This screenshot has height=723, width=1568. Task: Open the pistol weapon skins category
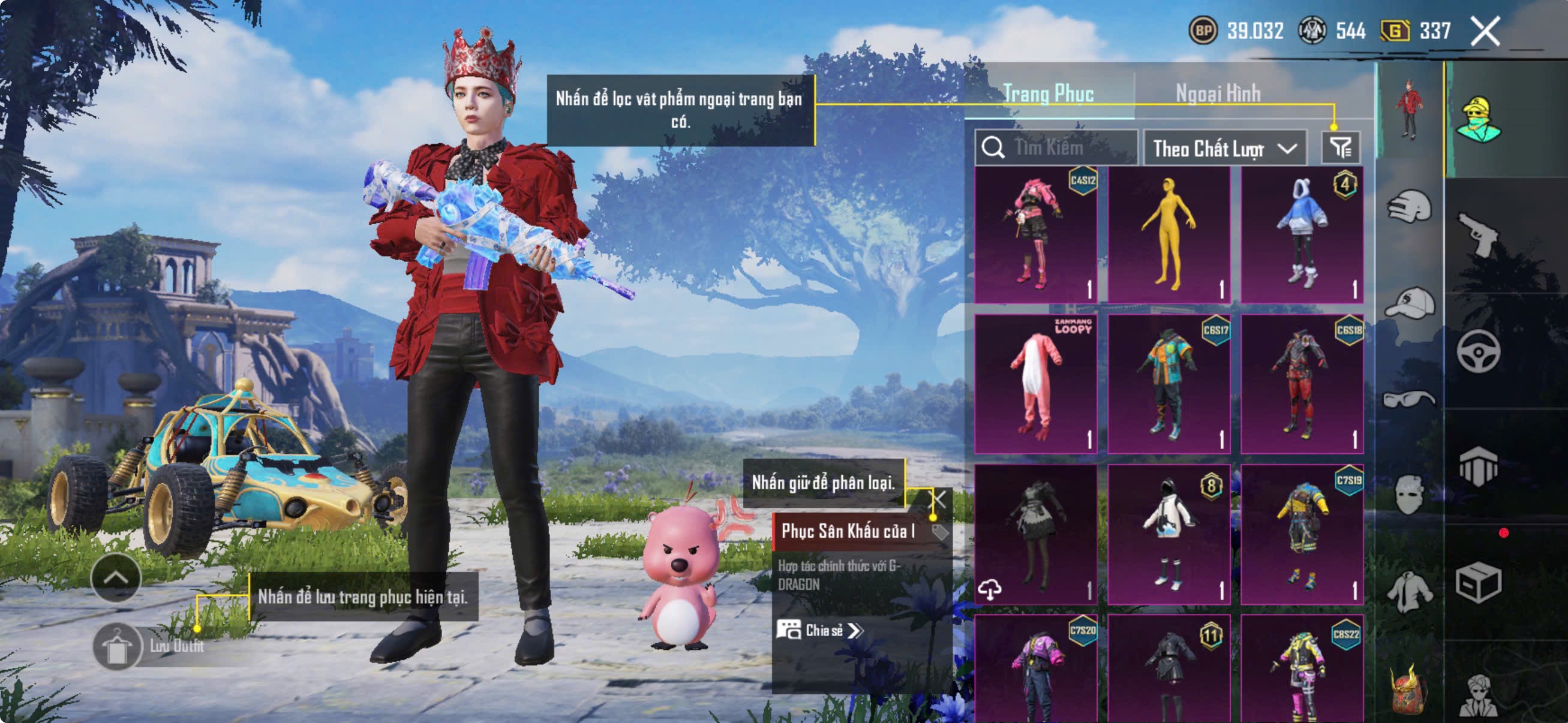pos(1479,233)
